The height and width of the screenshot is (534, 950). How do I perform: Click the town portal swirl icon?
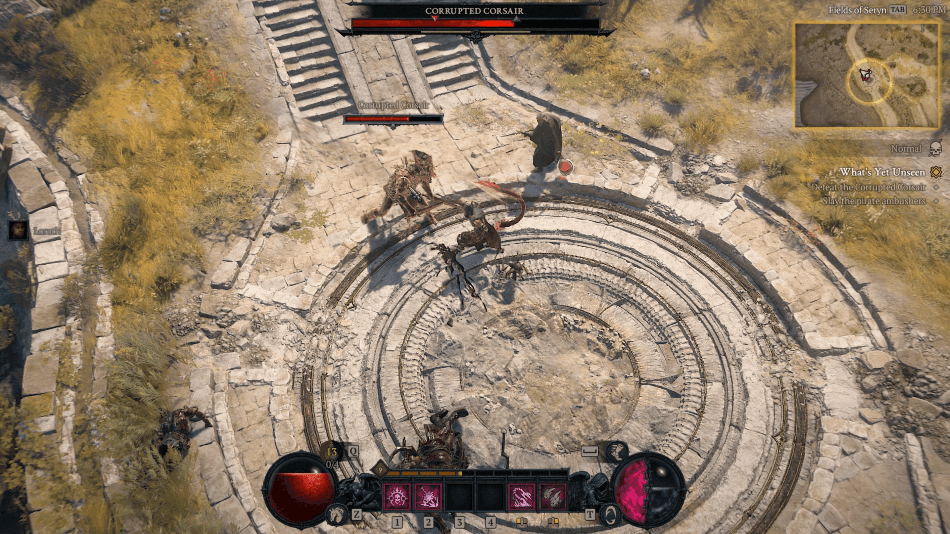pyautogui.click(x=610, y=514)
